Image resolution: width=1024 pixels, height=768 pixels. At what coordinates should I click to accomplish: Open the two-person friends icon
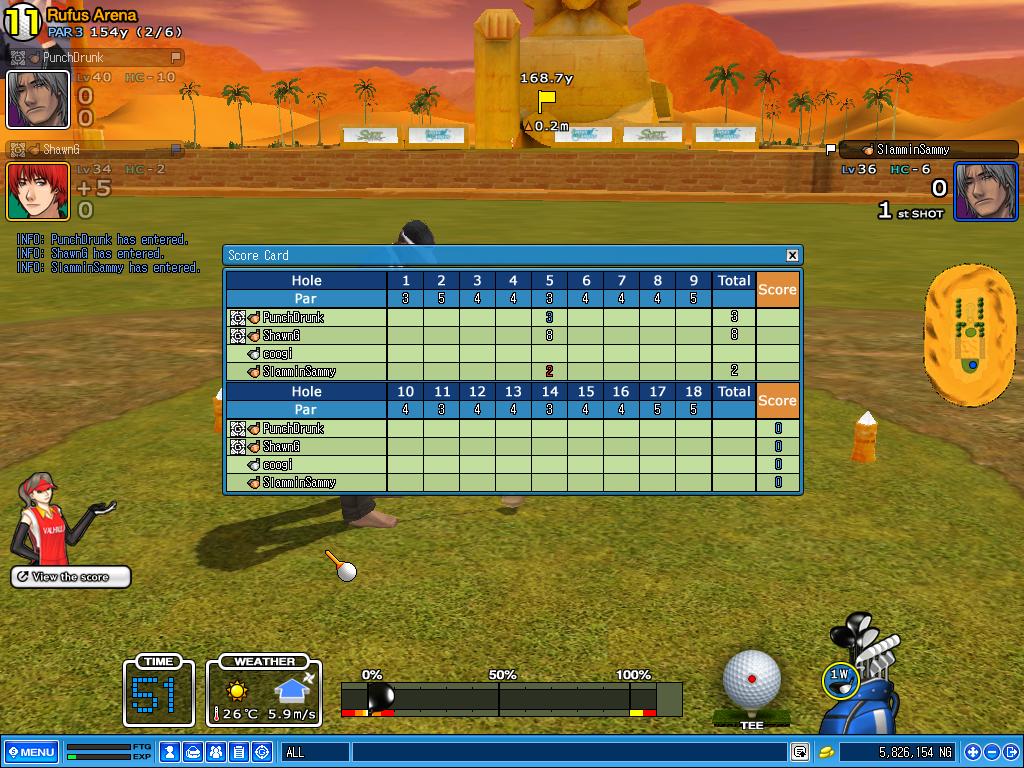point(216,752)
